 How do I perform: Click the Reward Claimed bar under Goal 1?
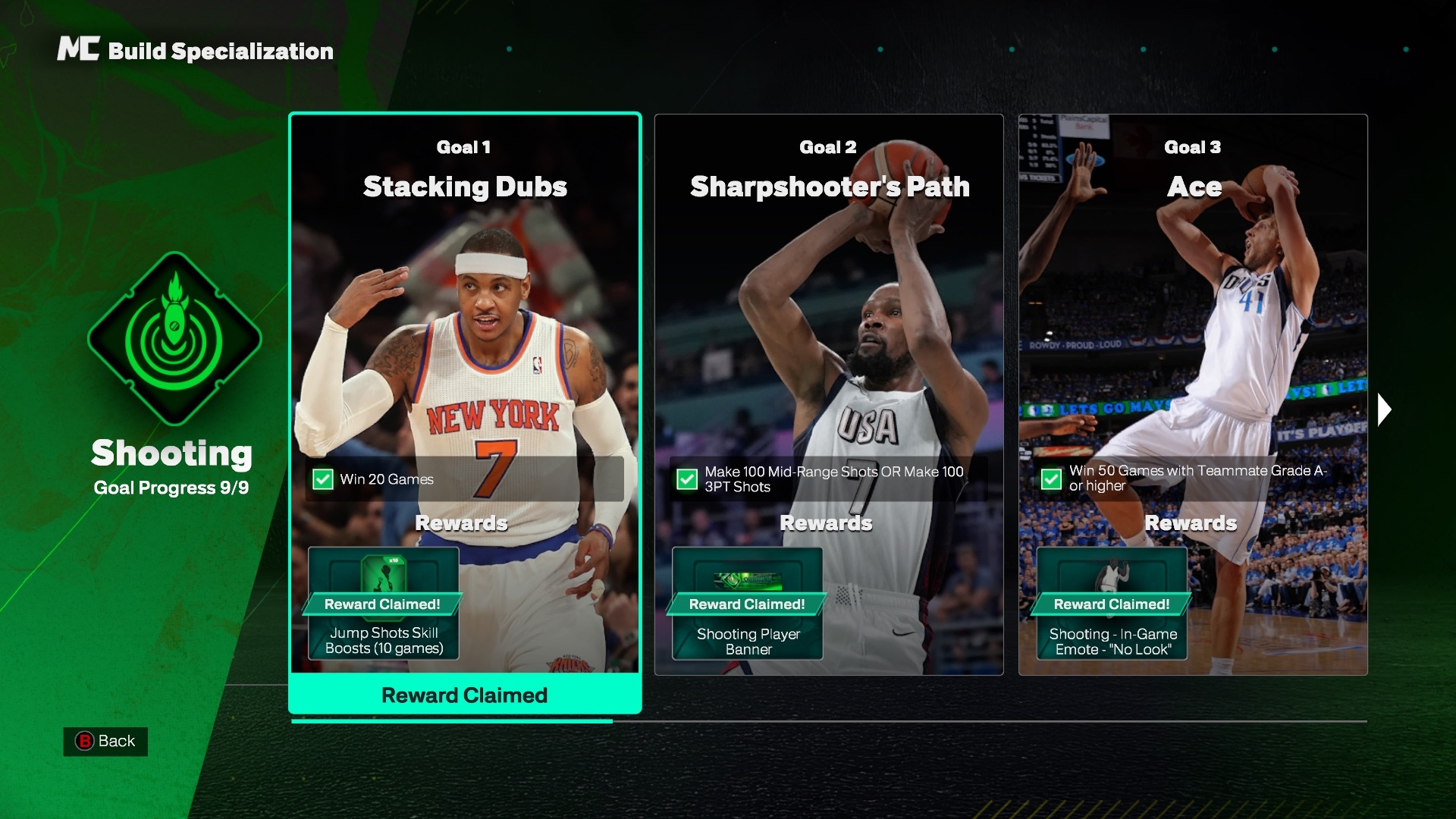click(x=464, y=695)
